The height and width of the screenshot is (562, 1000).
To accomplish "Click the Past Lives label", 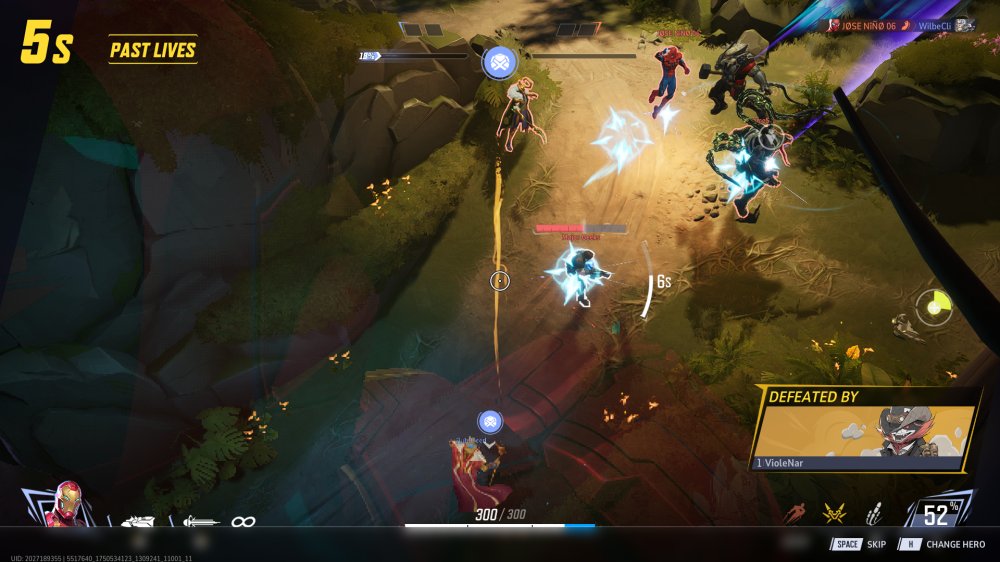I will tap(153, 50).
